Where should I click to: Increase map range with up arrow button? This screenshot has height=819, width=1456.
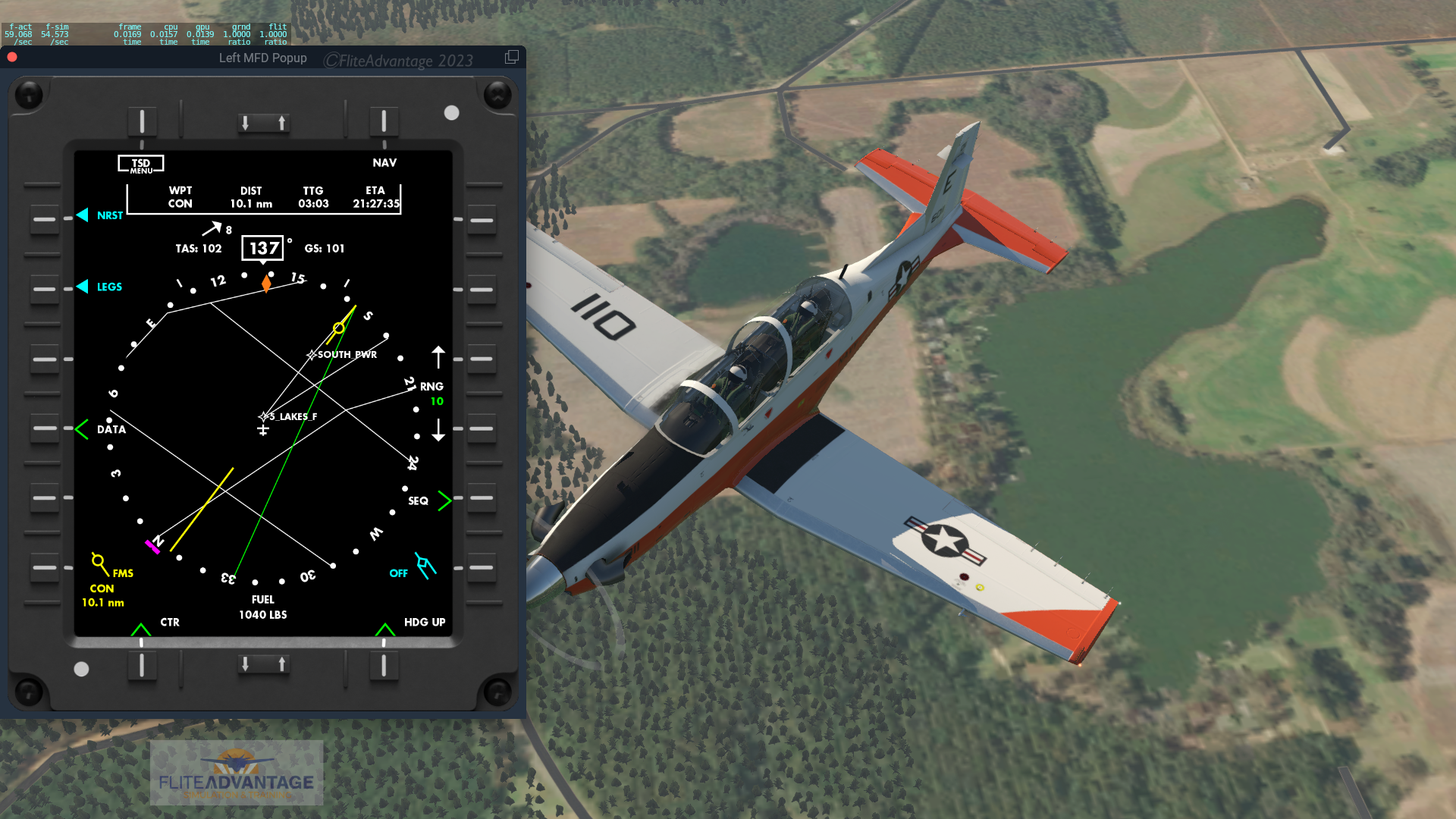point(482,359)
